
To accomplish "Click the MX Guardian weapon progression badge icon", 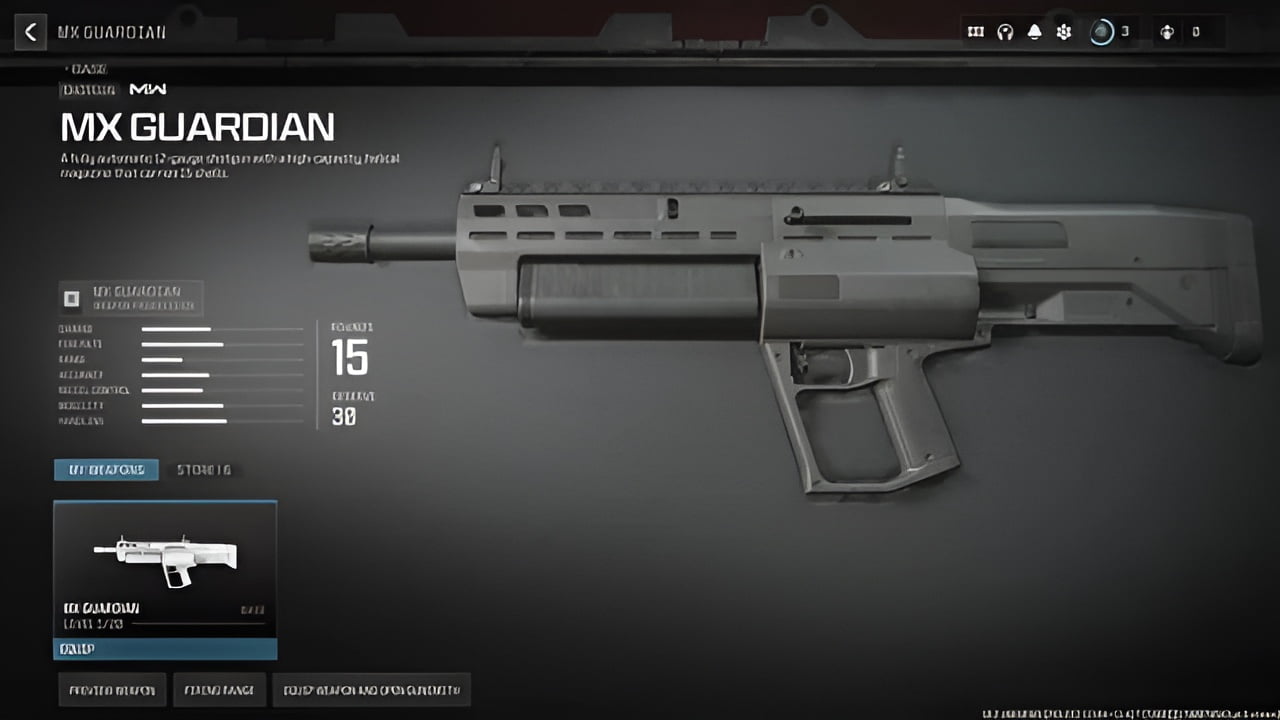I will (x=70, y=296).
